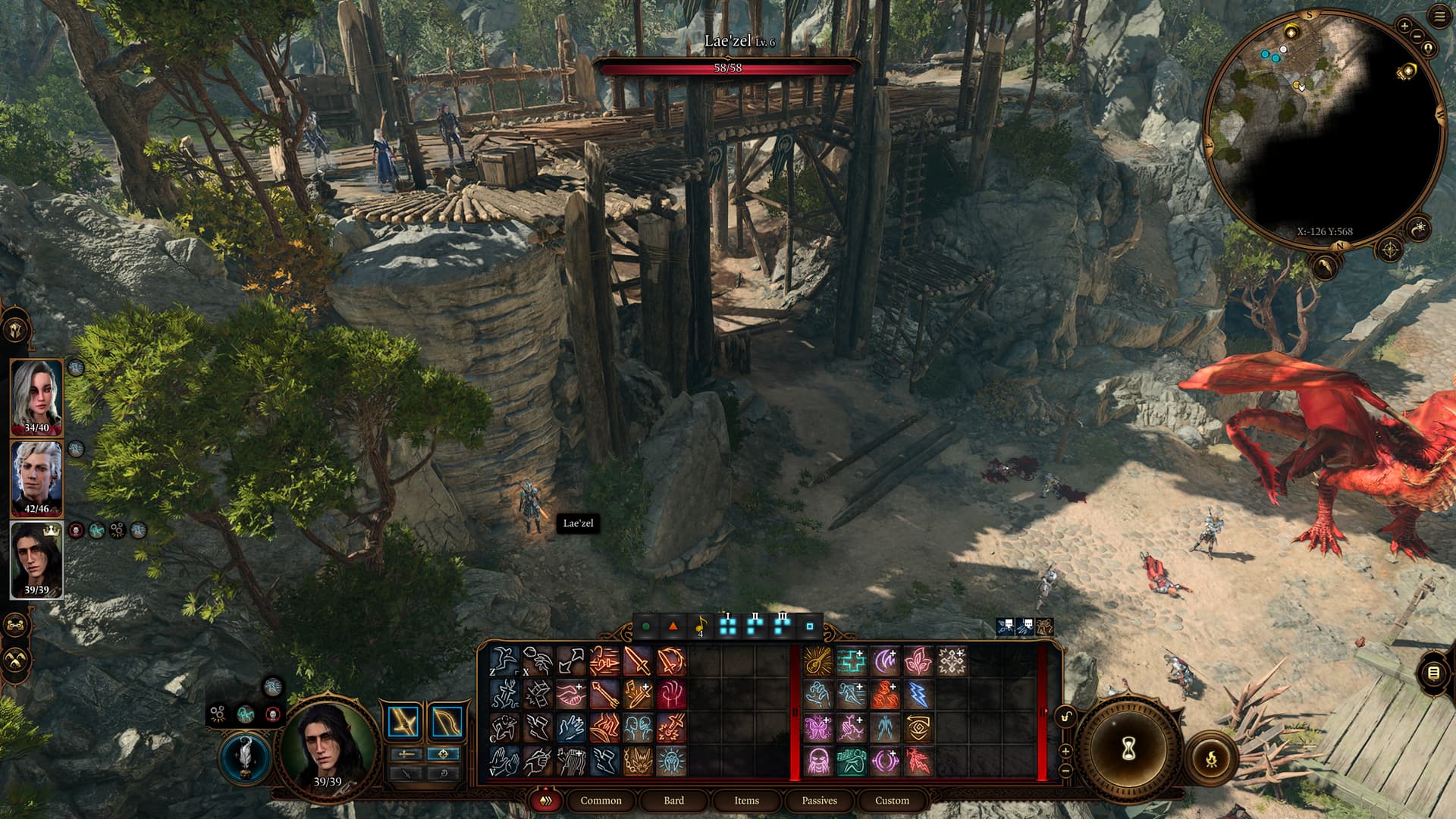
Task: Select the ranged bow weapon slot
Action: click(x=446, y=722)
